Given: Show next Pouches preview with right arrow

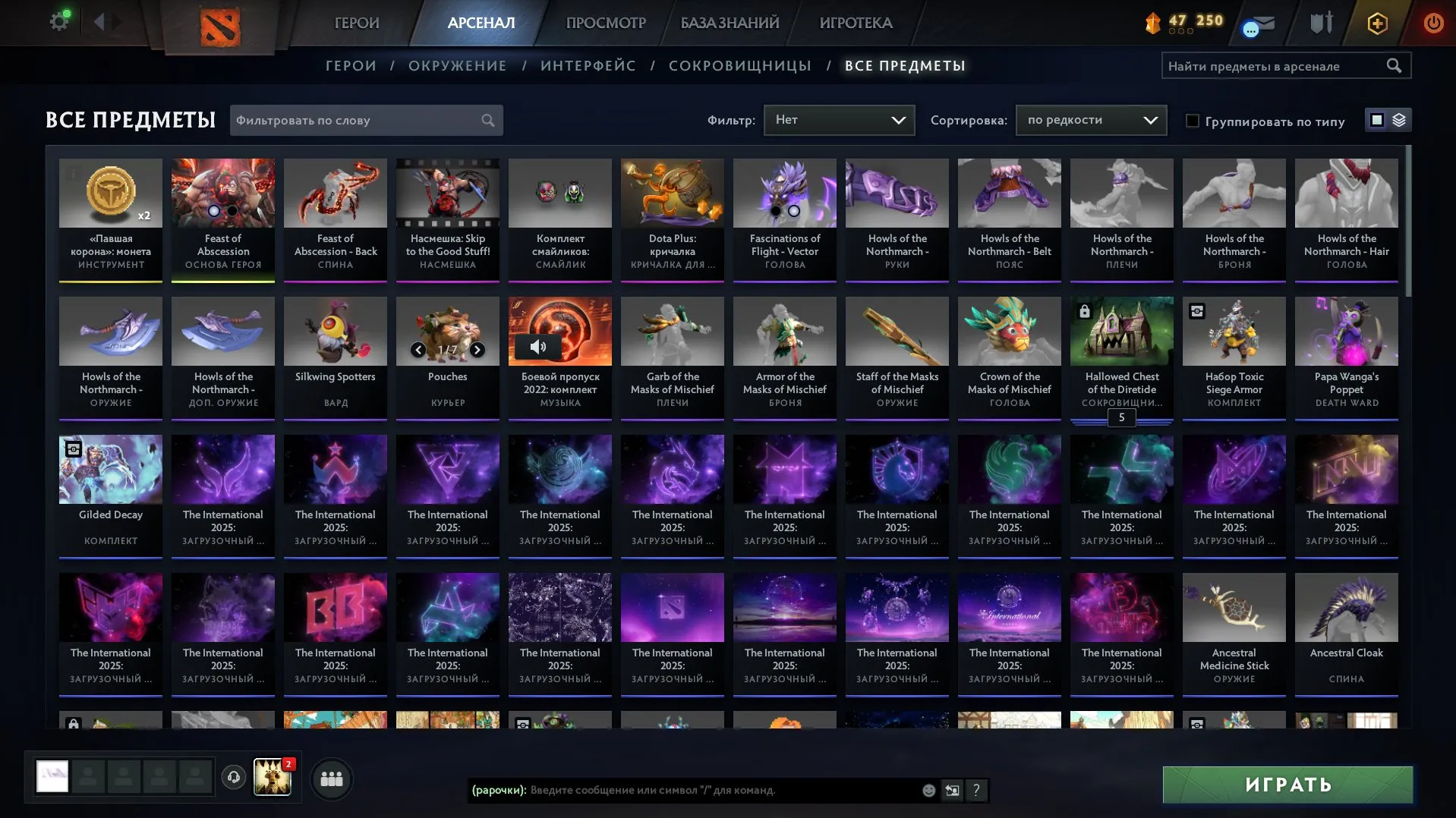Looking at the screenshot, I should (478, 351).
